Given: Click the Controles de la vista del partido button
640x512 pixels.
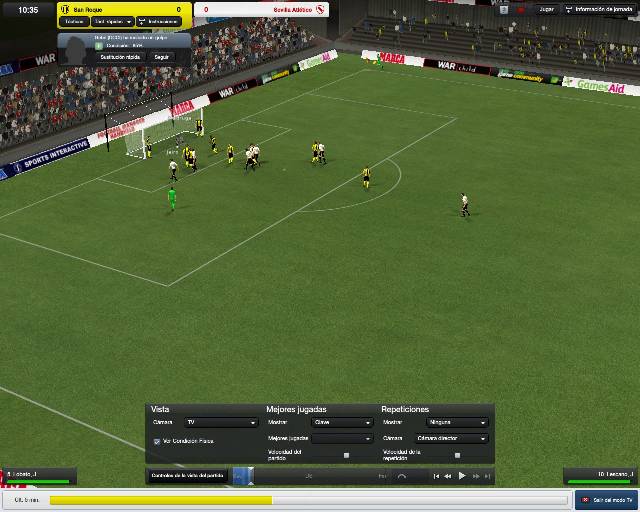Looking at the screenshot, I should (187, 475).
